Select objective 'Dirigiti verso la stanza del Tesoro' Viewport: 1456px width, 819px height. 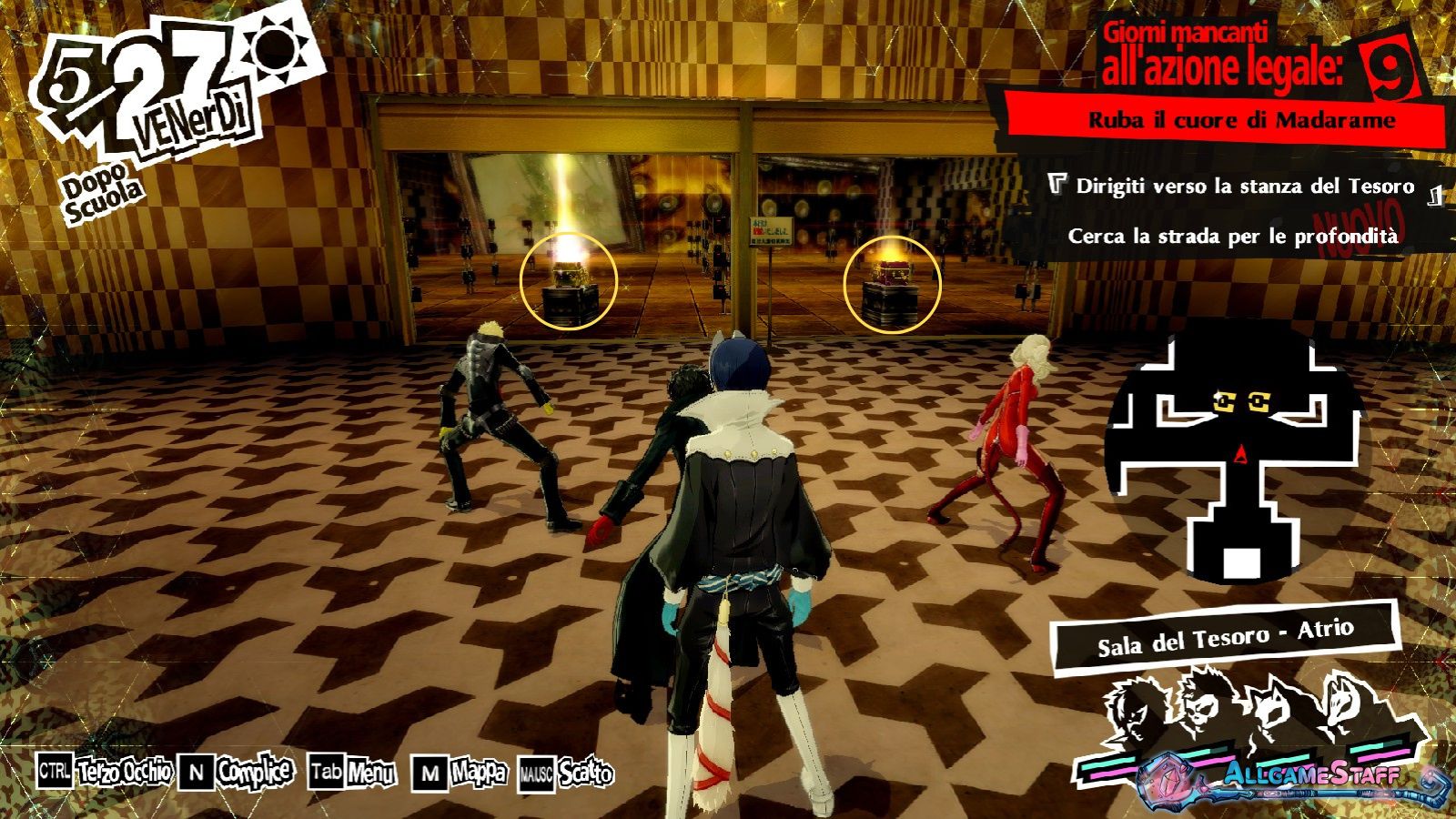click(1244, 187)
